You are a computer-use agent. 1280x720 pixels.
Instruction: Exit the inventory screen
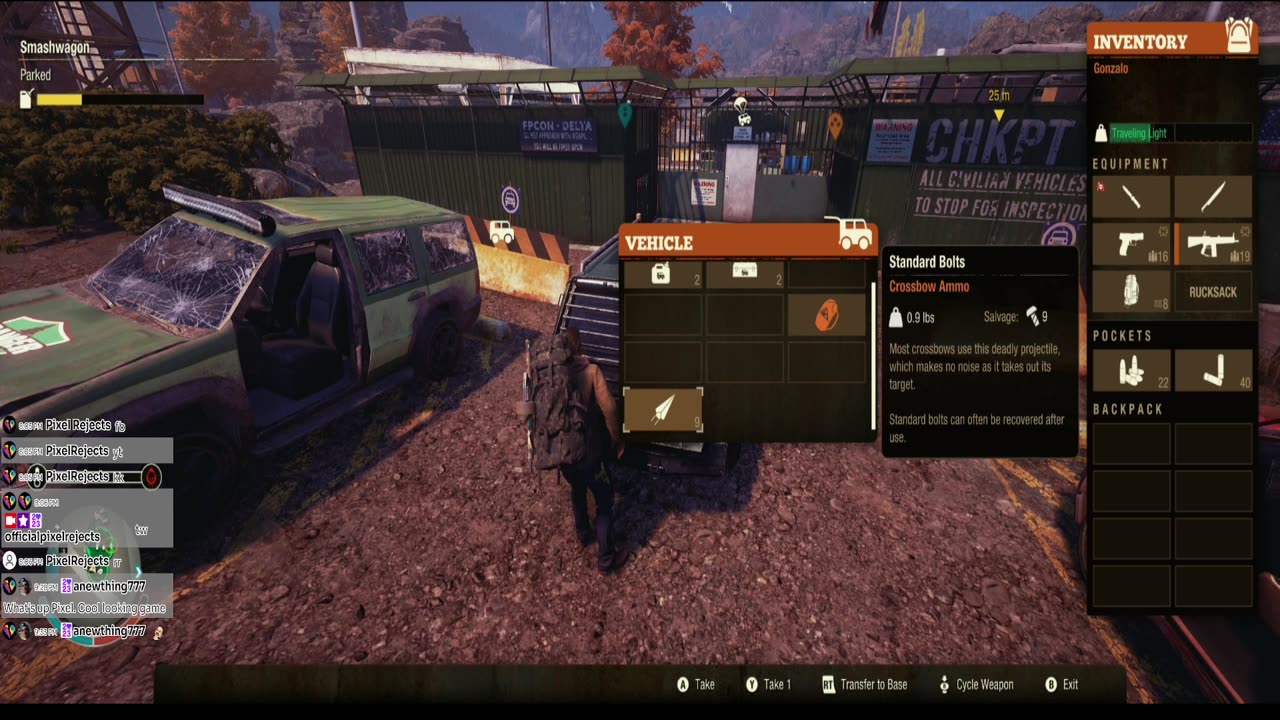pos(1062,685)
